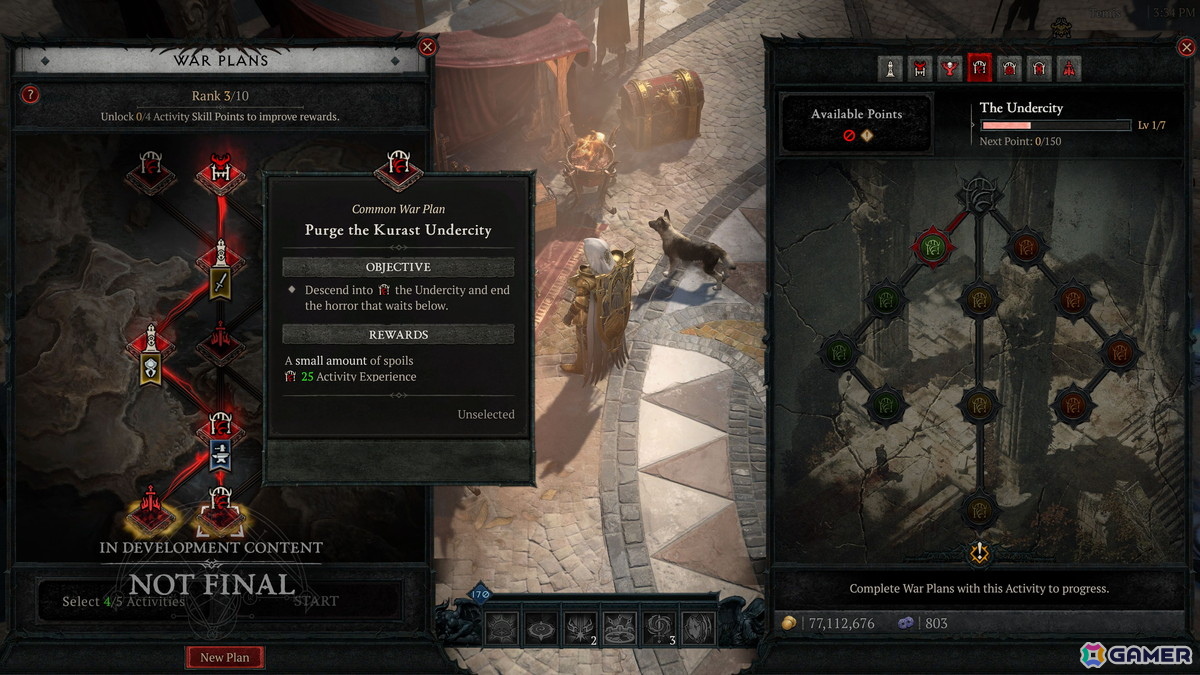
Task: Pick the bottommost node of the skill tree
Action: [979, 509]
